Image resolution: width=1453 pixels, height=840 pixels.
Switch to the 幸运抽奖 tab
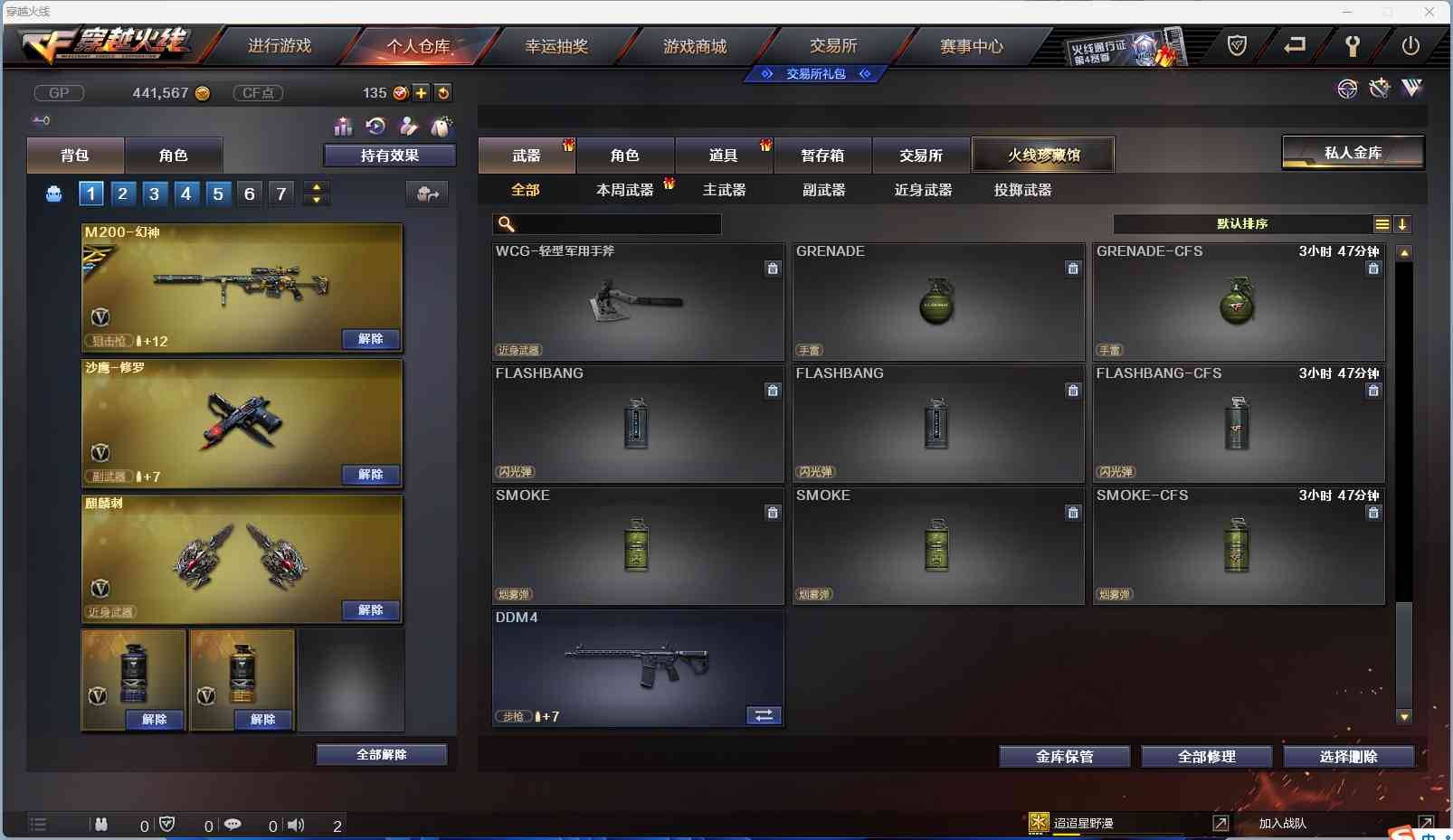coord(555,45)
